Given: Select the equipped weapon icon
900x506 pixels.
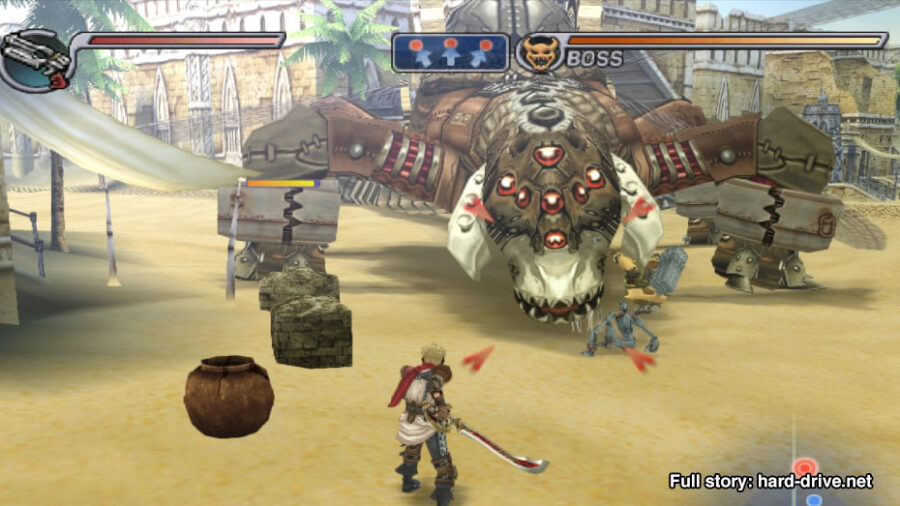Looking at the screenshot, I should pyautogui.click(x=36, y=60).
